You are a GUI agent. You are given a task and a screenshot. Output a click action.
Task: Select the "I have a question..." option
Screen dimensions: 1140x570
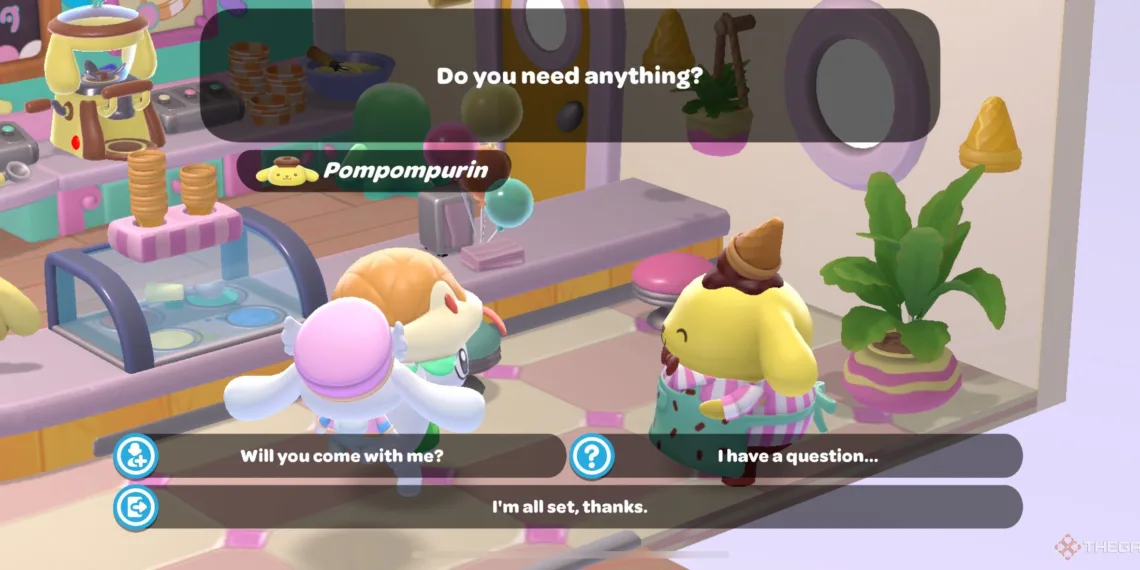point(797,456)
